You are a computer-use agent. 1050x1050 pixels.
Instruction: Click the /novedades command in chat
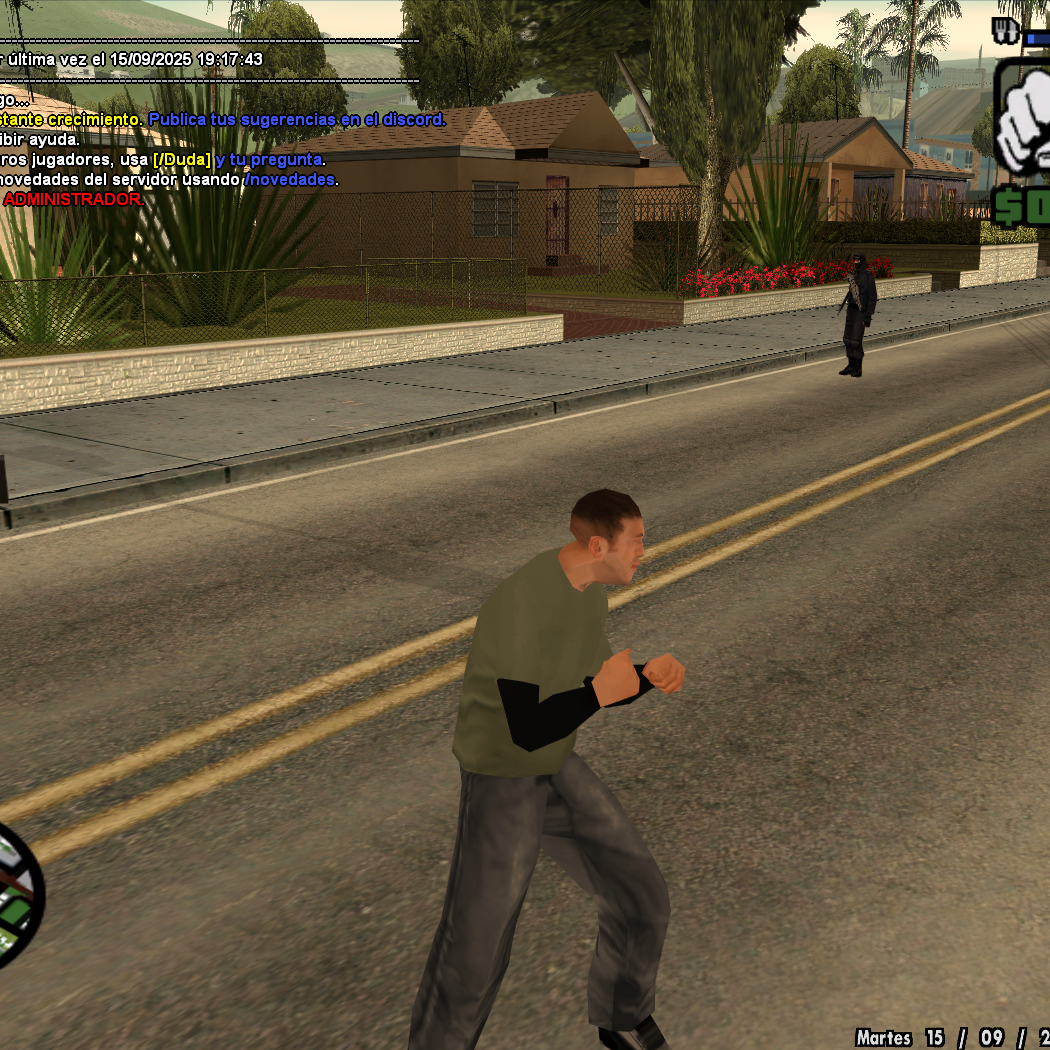click(290, 180)
